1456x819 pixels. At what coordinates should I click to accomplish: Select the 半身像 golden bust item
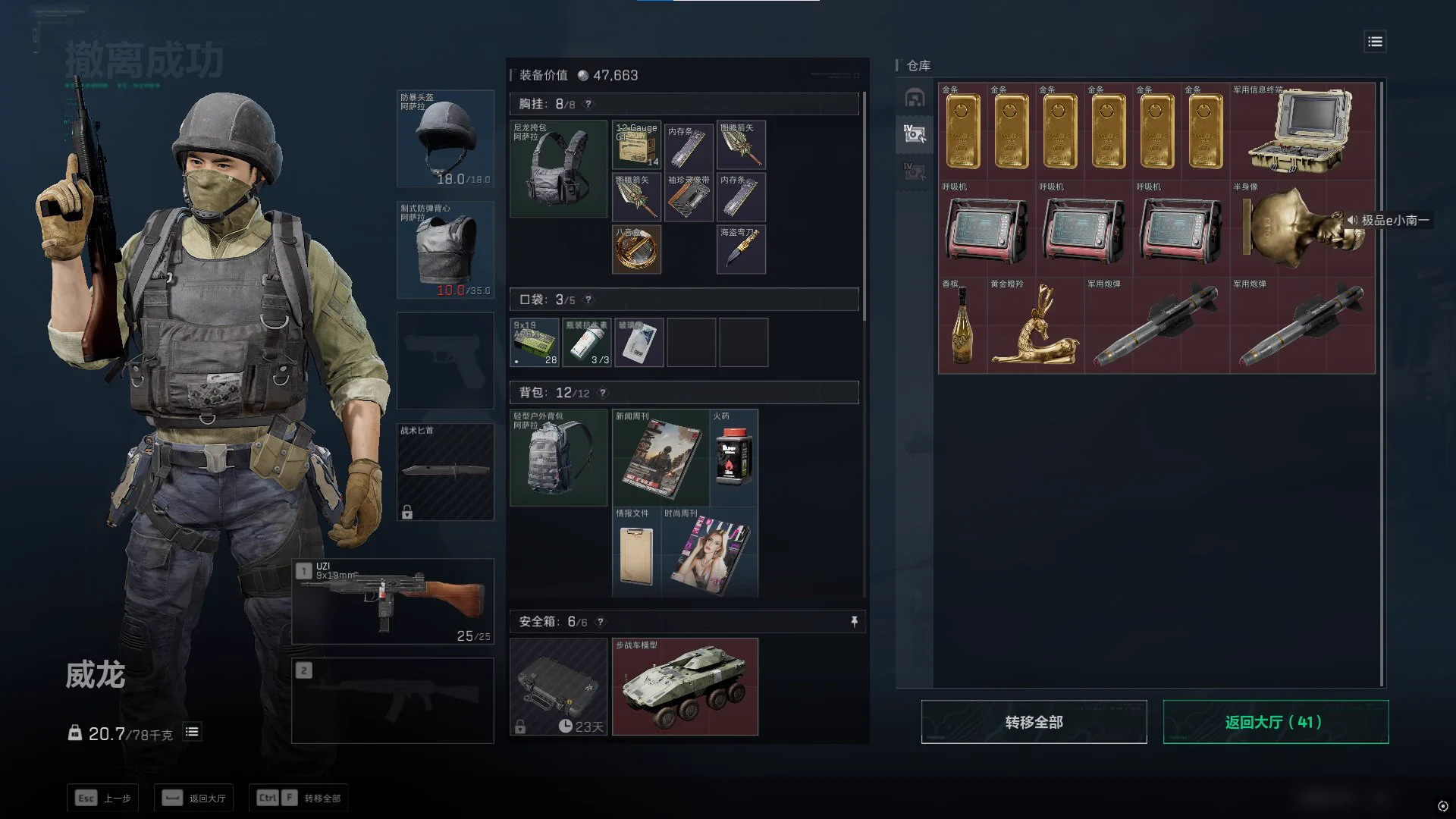(1301, 227)
